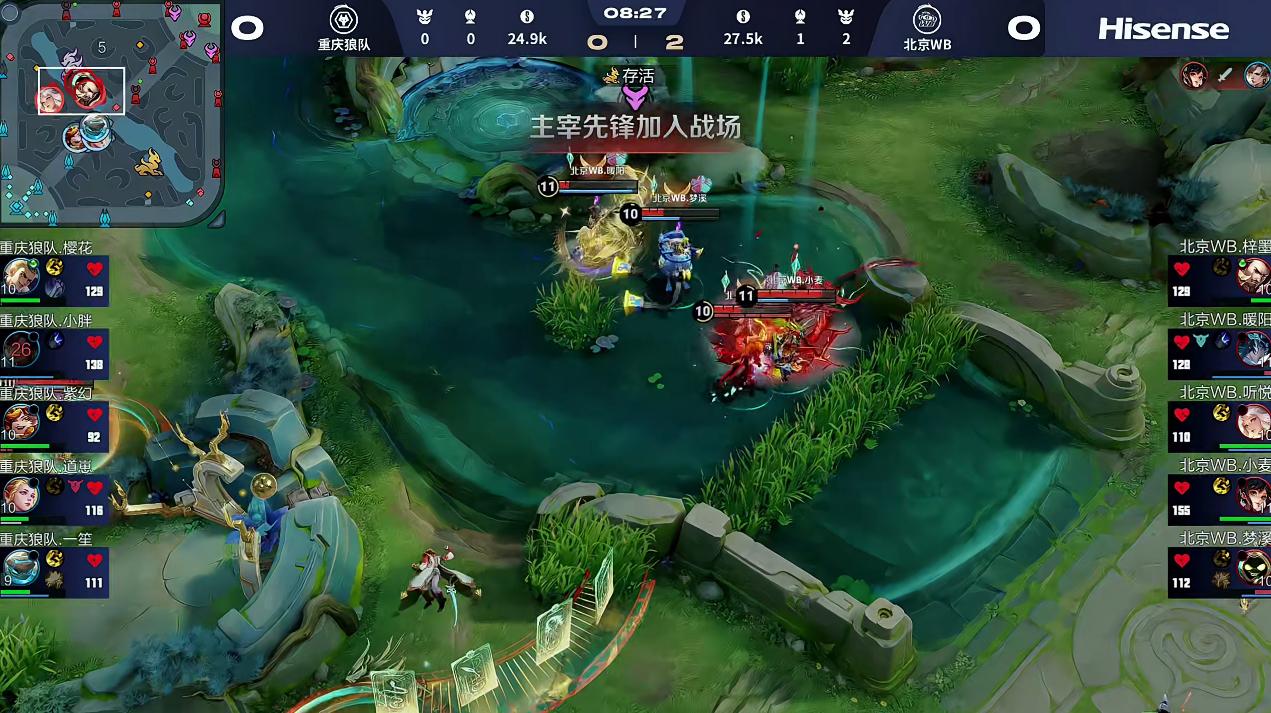Click the Hisense sponsor logo
This screenshot has width=1271, height=713.
click(1163, 29)
